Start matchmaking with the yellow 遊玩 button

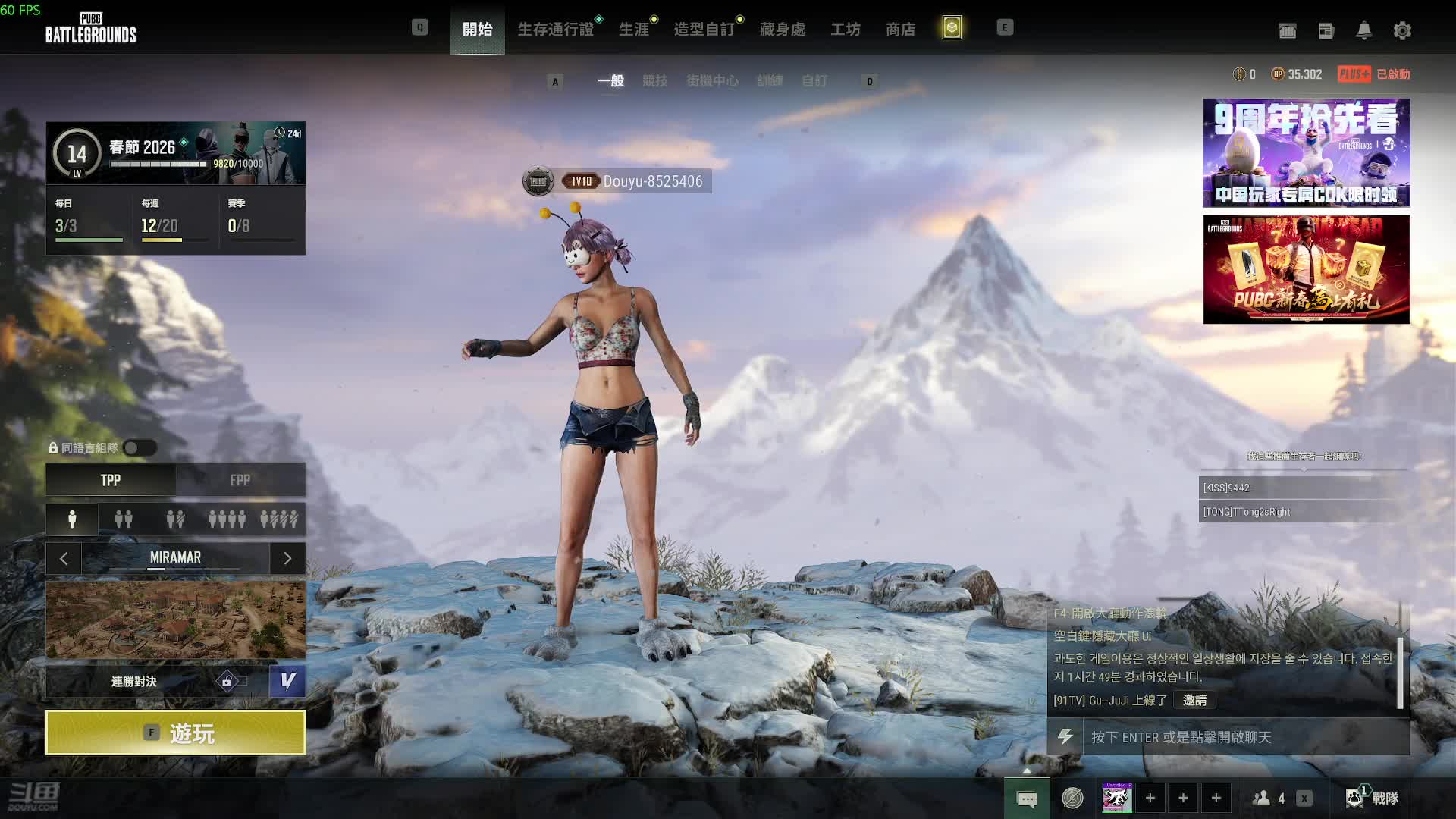175,733
